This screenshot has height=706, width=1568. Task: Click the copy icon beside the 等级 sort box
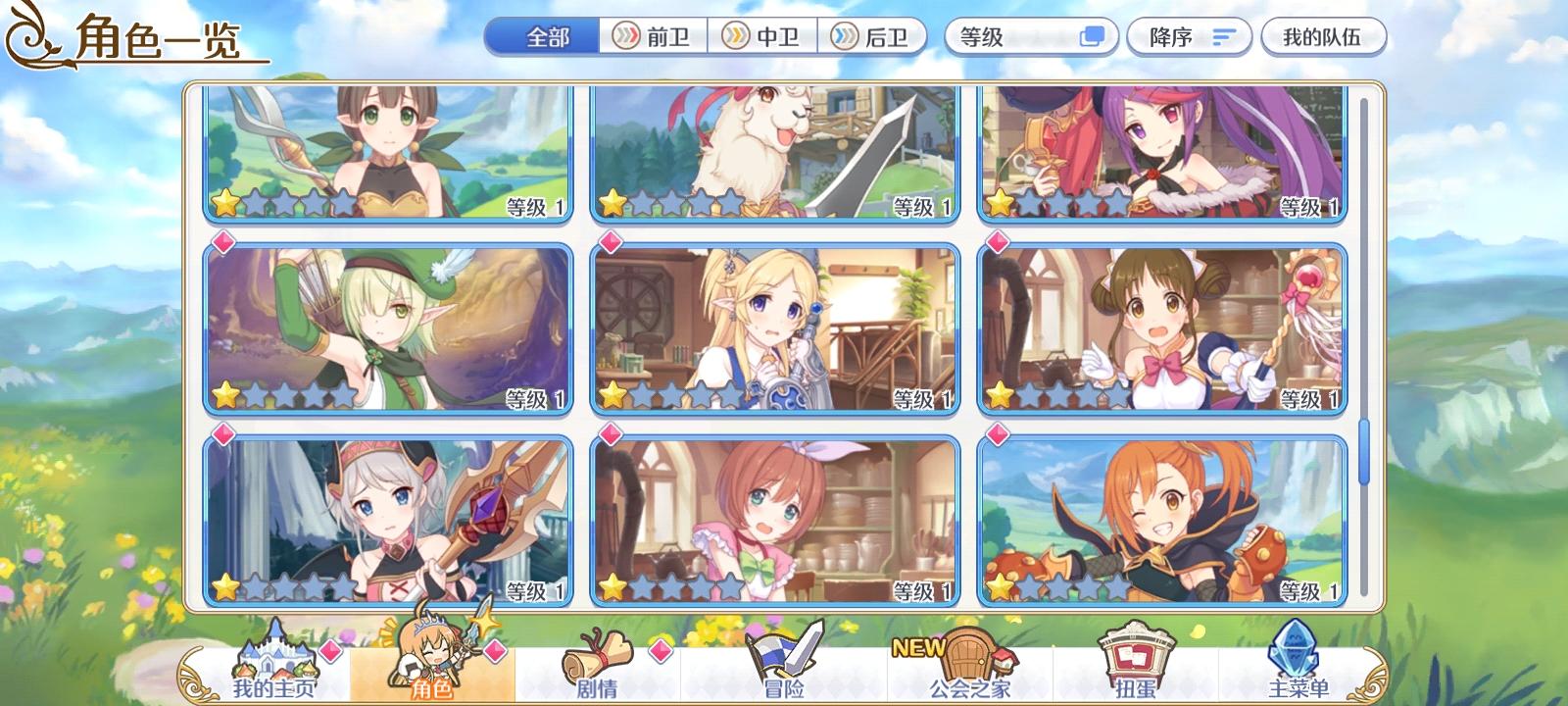[1091, 35]
